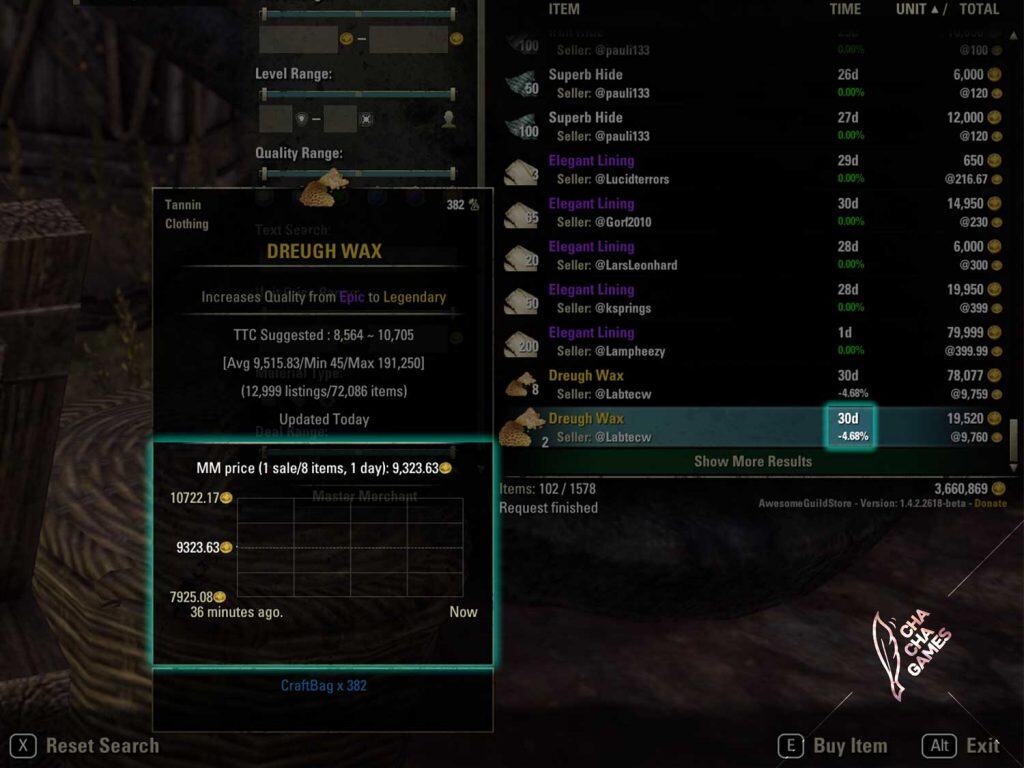Click the minimum price input field
This screenshot has width=1024, height=768.
click(x=297, y=40)
